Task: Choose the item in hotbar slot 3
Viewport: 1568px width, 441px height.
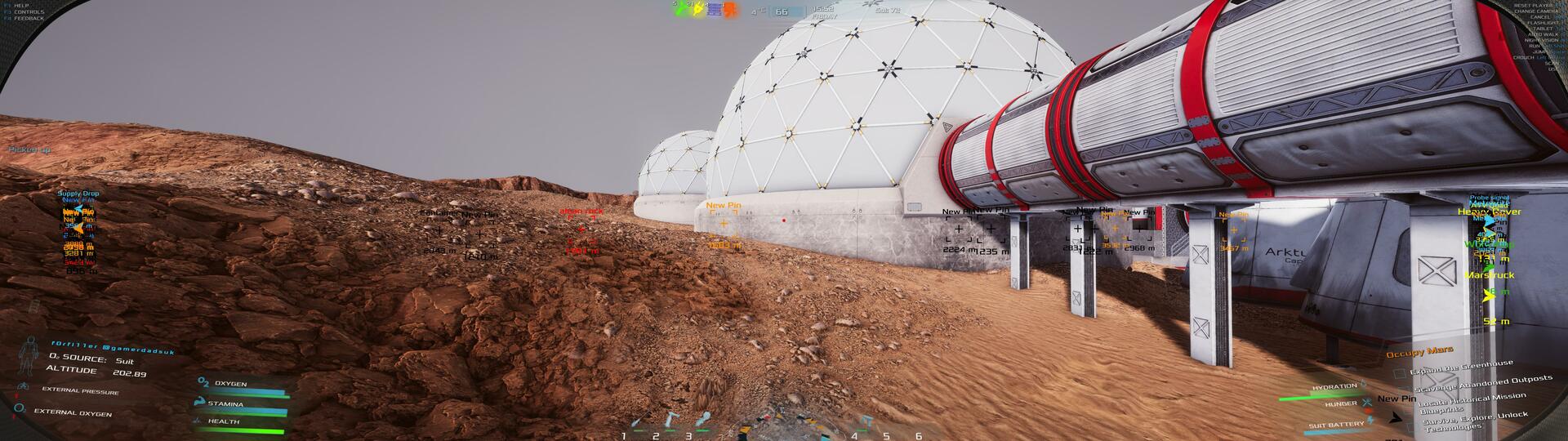Action: [702, 421]
